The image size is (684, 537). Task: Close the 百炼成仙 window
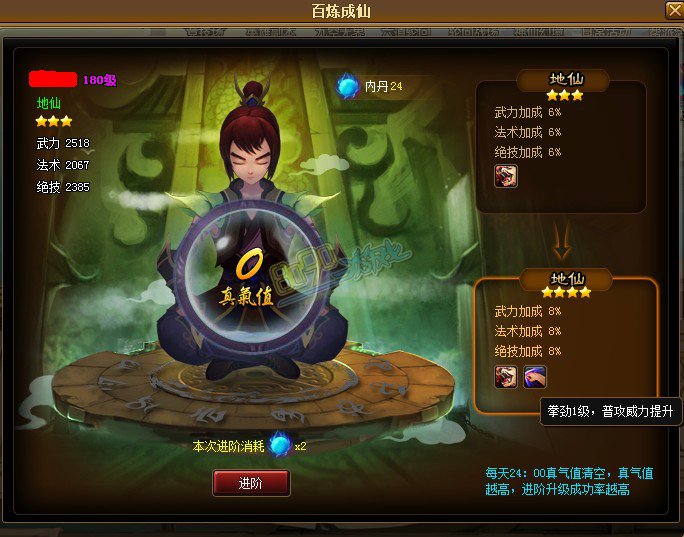tap(673, 11)
